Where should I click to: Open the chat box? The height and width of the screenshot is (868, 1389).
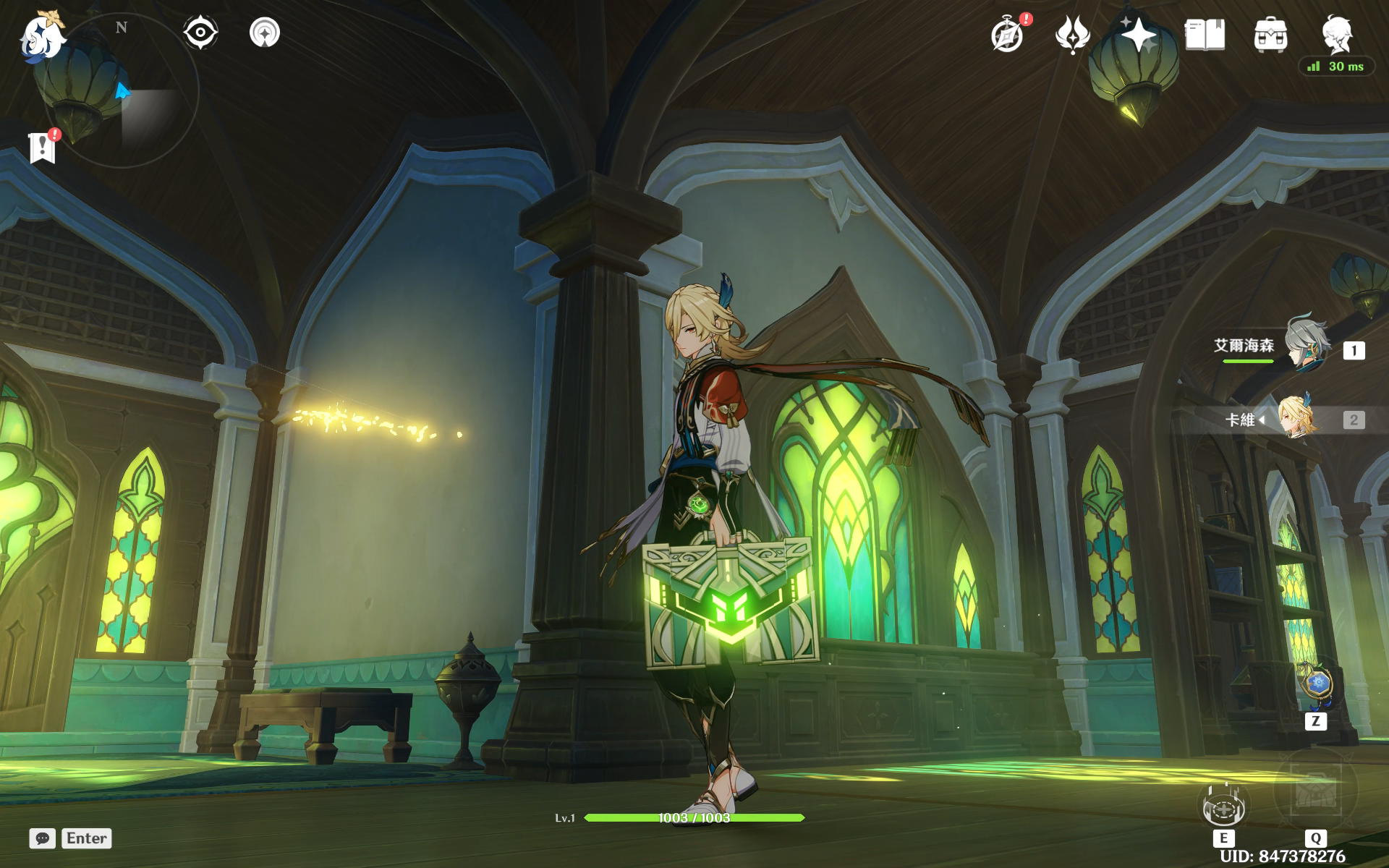point(43,838)
